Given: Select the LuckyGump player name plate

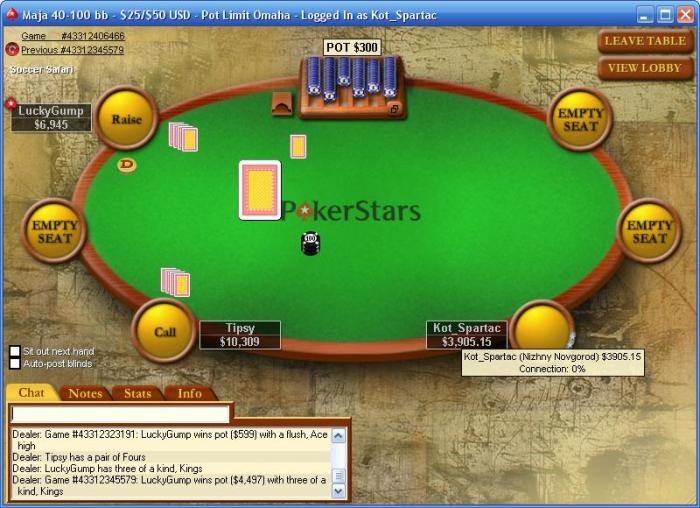Looking at the screenshot, I should 50,117.
